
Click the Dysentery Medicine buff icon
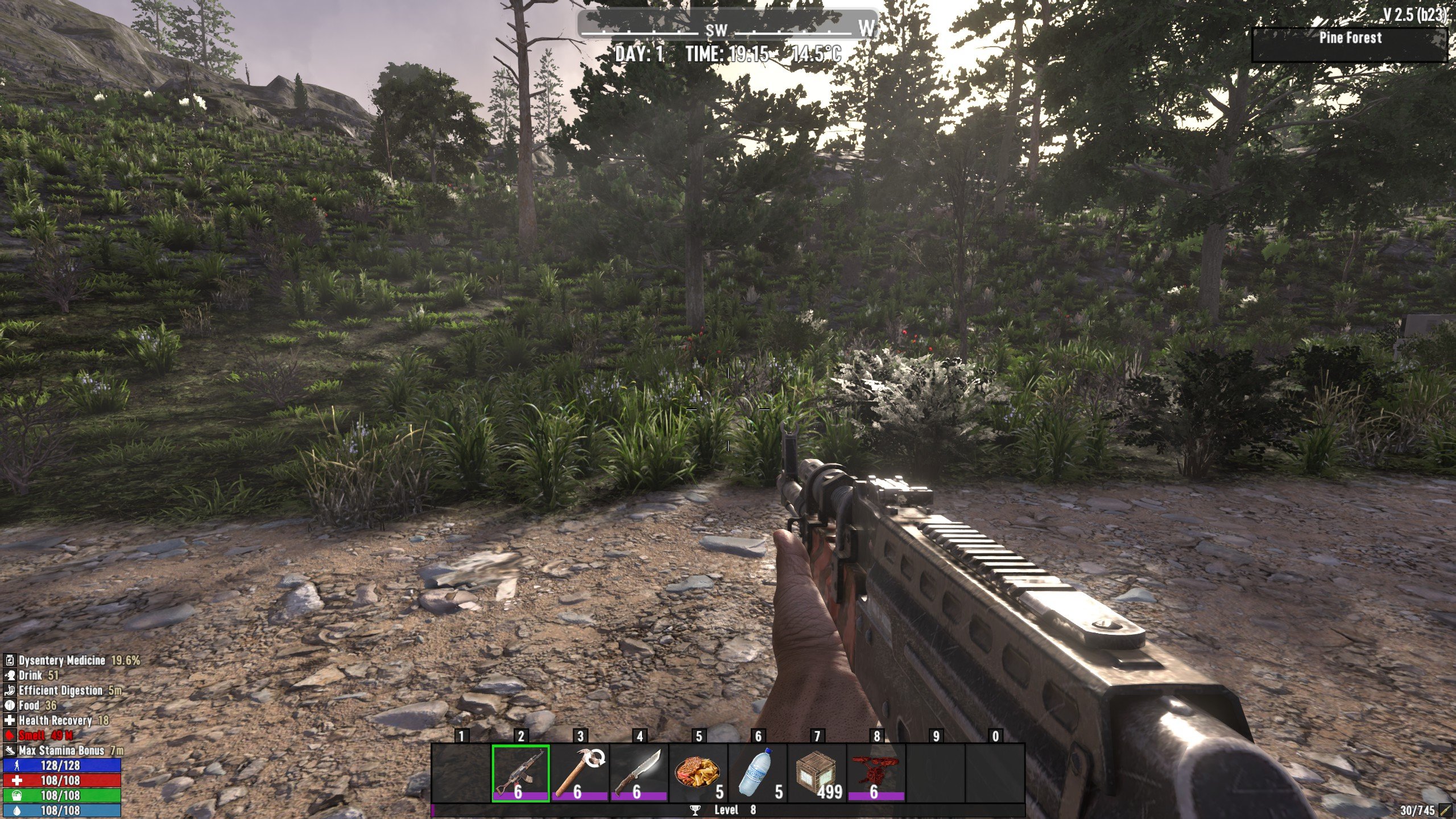[10, 660]
